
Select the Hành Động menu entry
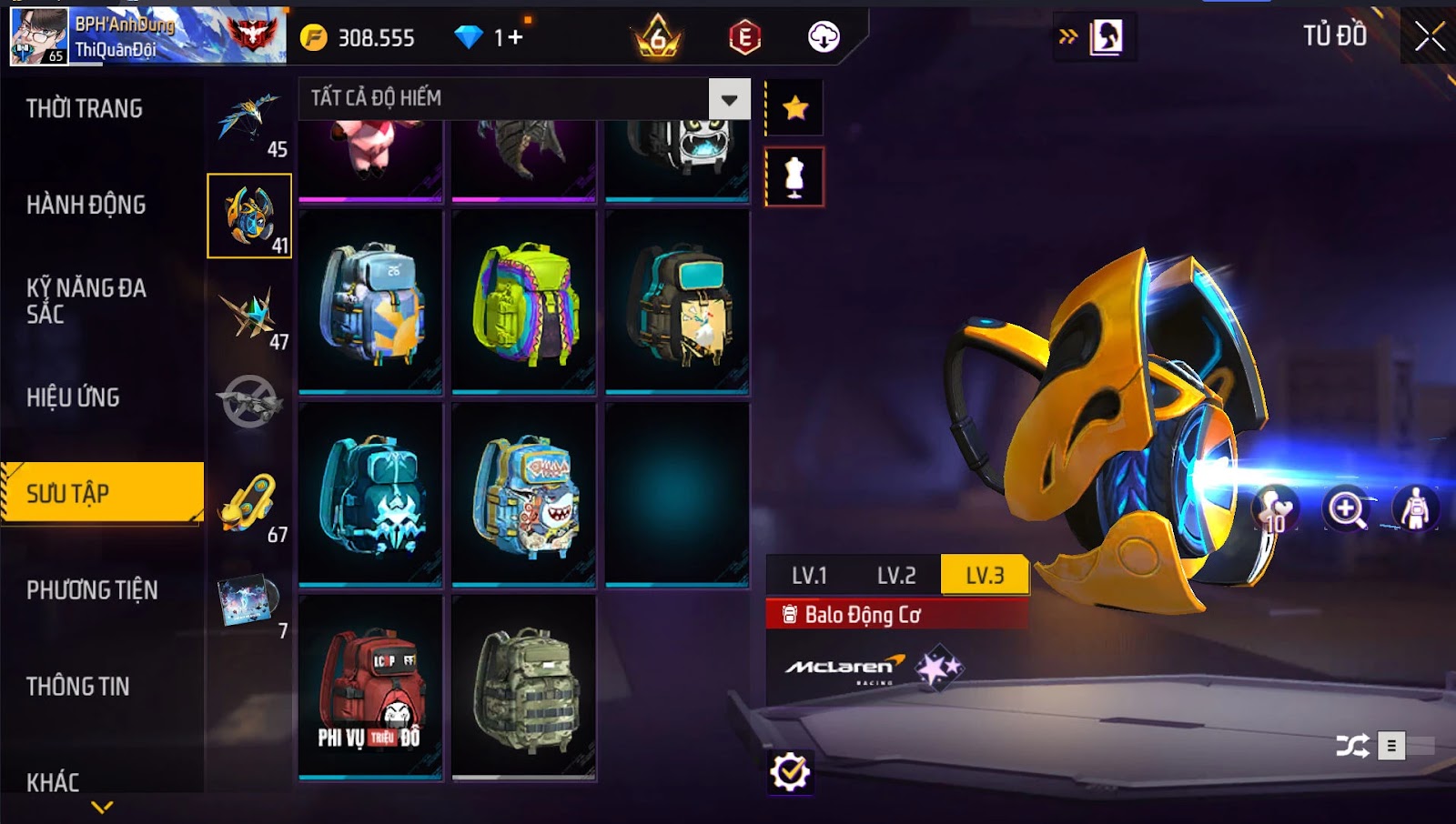[86, 206]
